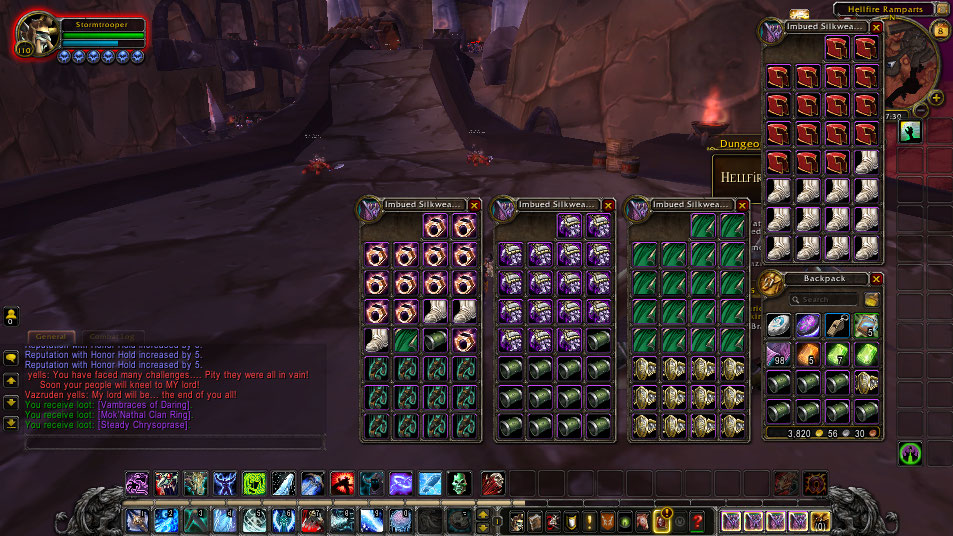Click the Stormtrooper player portrait
The image size is (953, 536).
coord(36,35)
